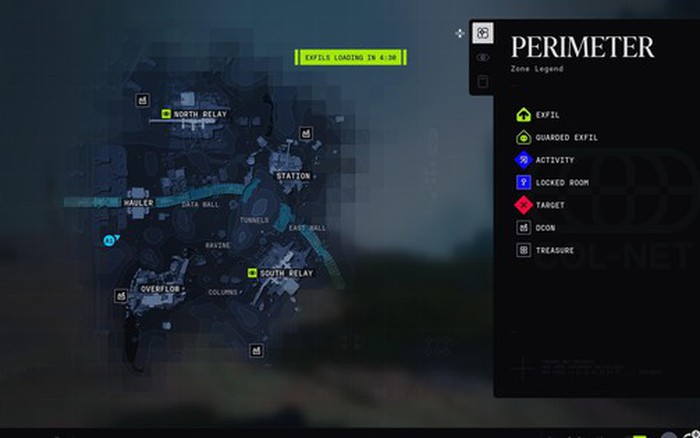The height and width of the screenshot is (438, 700).
Task: Switch to the eye icon tab
Action: click(x=483, y=58)
